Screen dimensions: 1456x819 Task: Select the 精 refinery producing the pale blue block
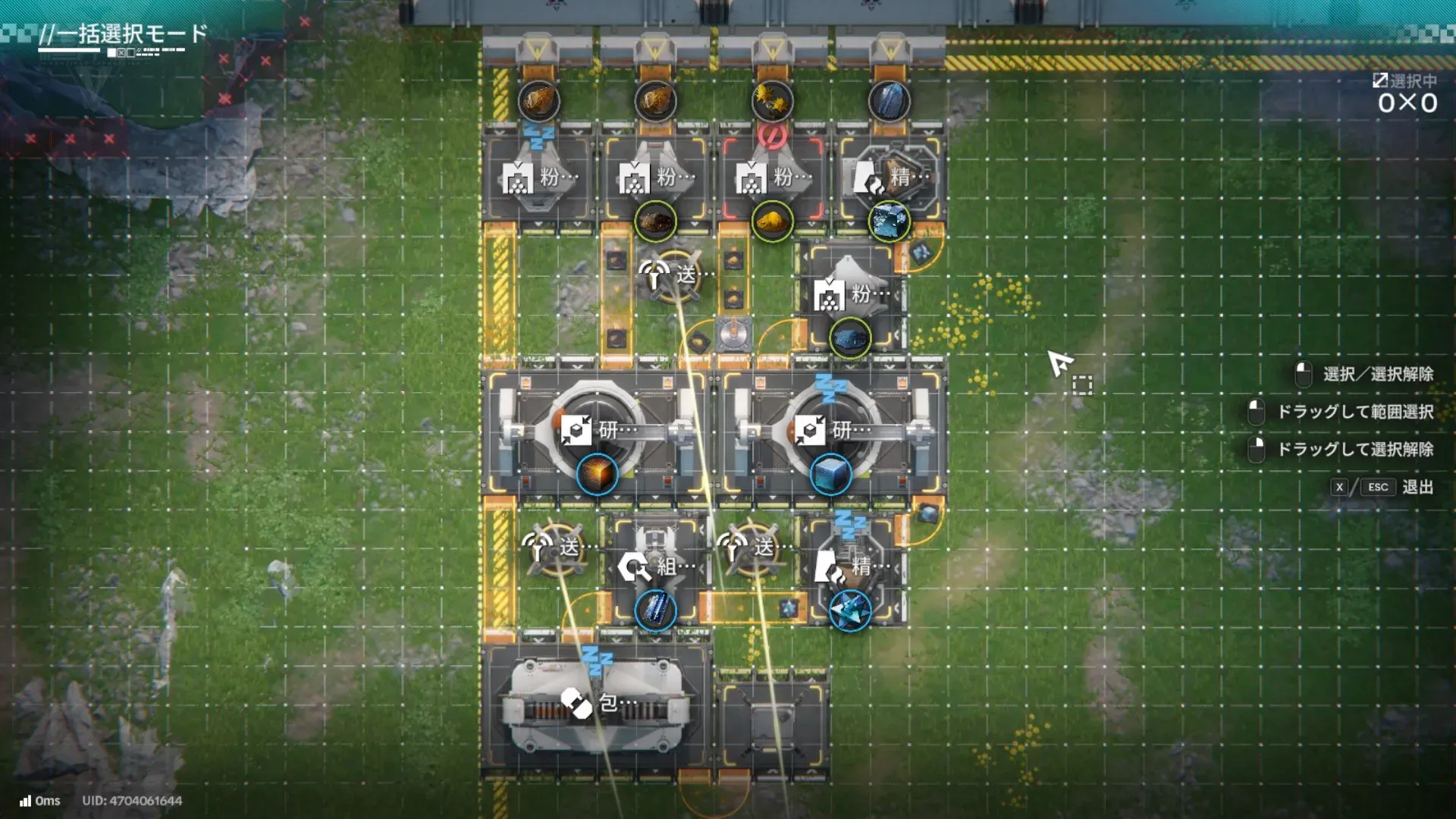(889, 177)
